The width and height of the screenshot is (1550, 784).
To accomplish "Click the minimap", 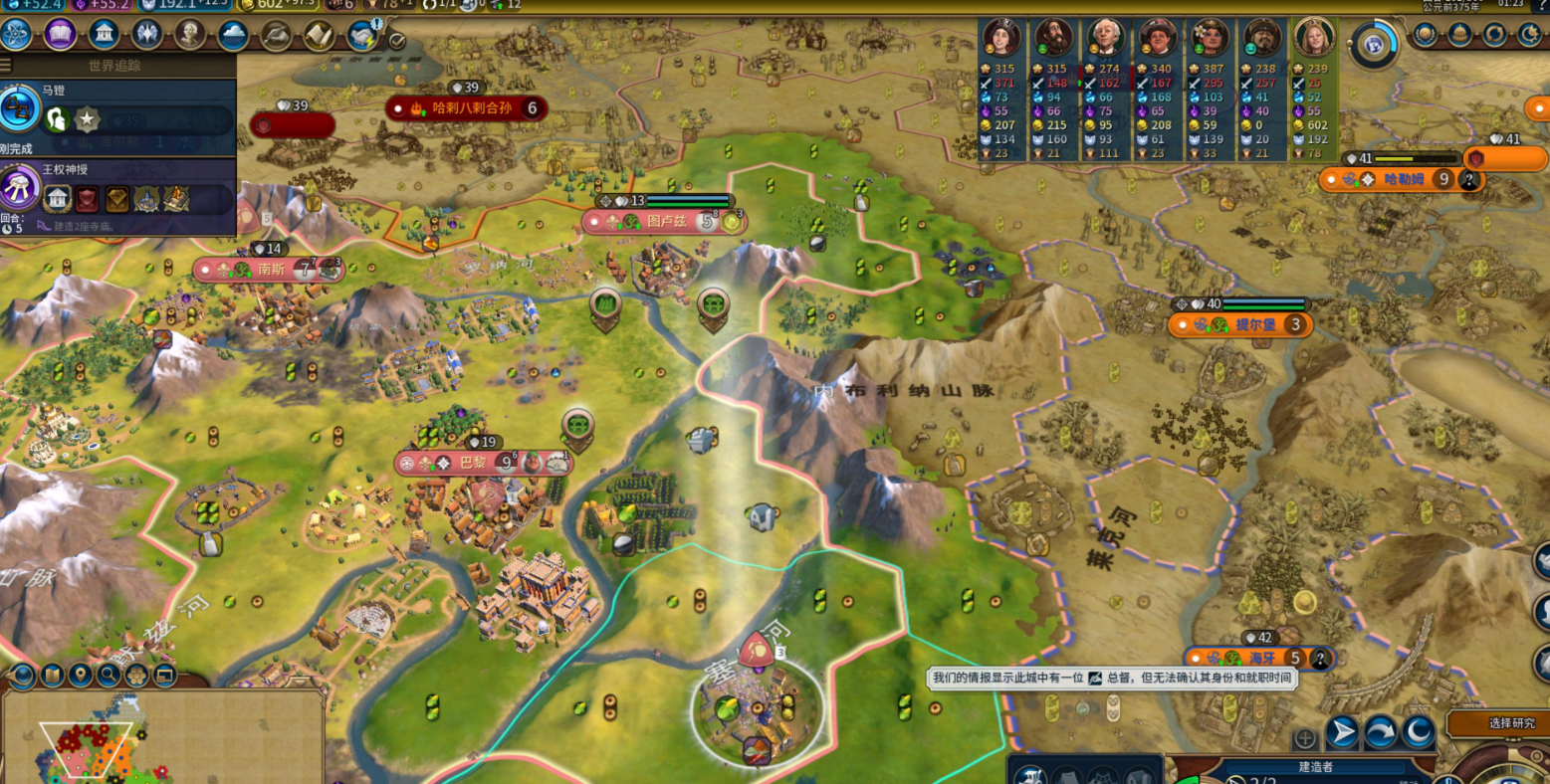I will click(x=164, y=738).
